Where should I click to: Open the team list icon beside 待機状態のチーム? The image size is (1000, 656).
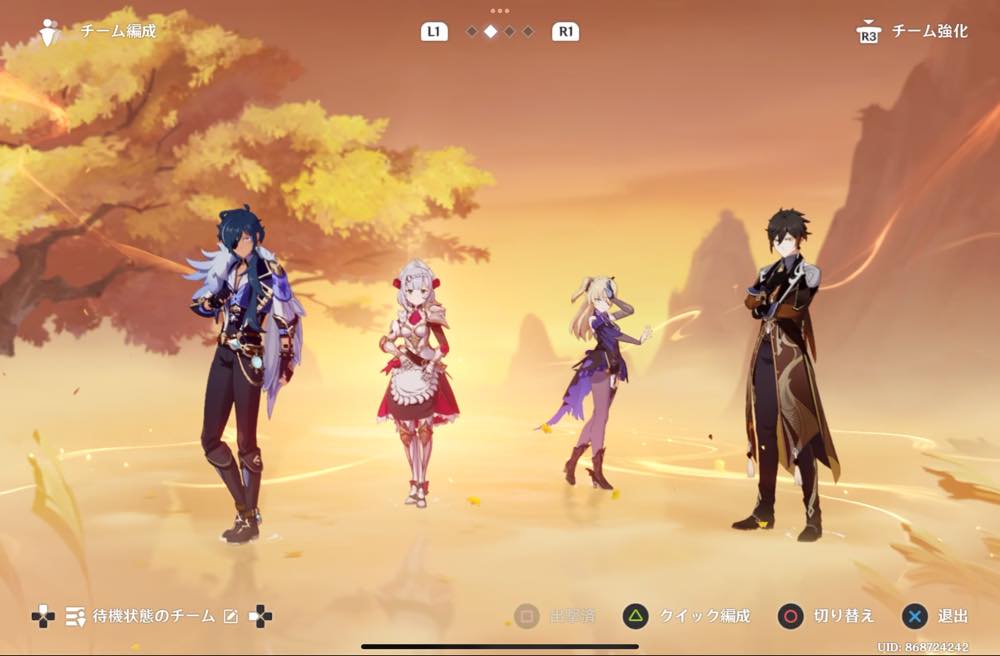[x=75, y=616]
